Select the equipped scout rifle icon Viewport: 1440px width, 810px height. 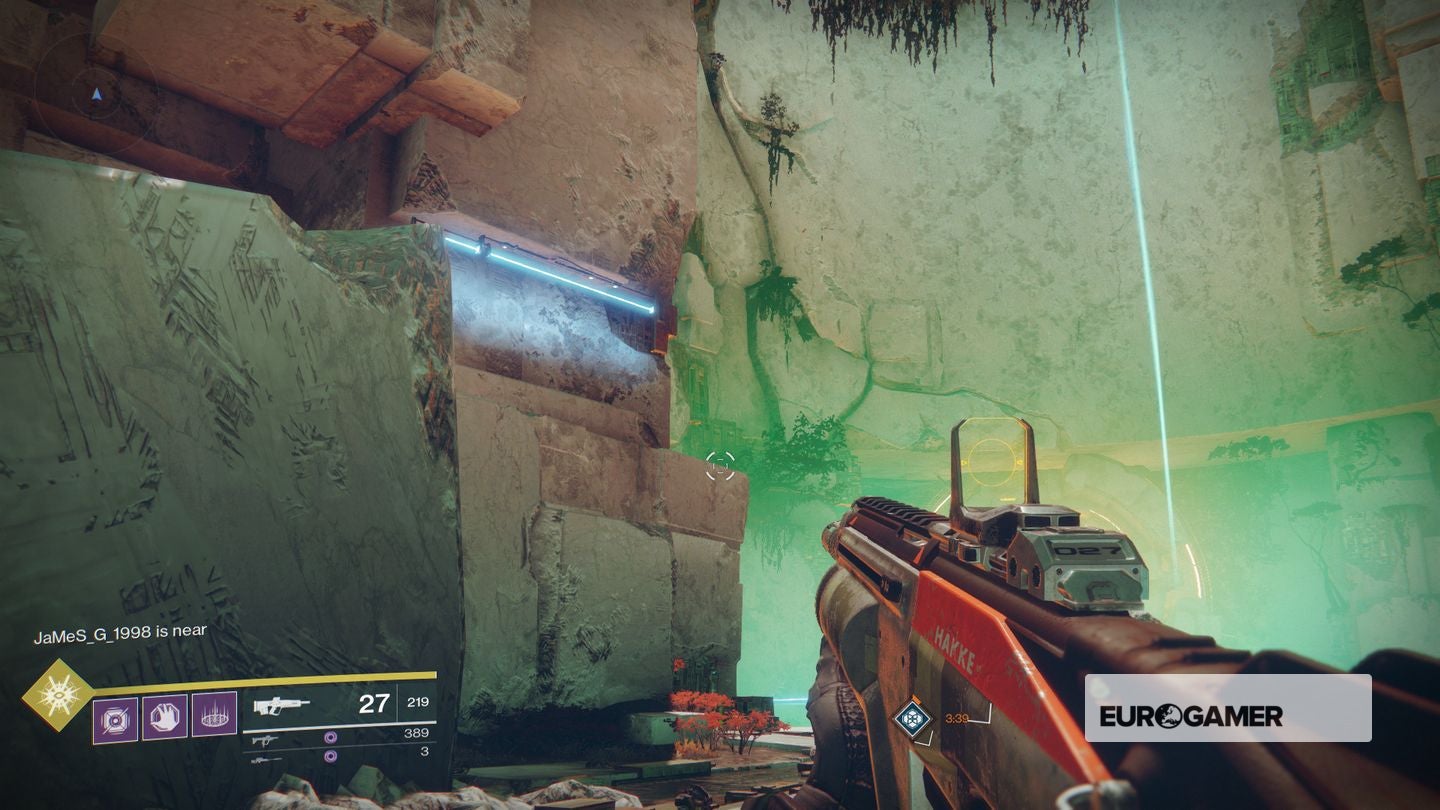click(x=283, y=704)
